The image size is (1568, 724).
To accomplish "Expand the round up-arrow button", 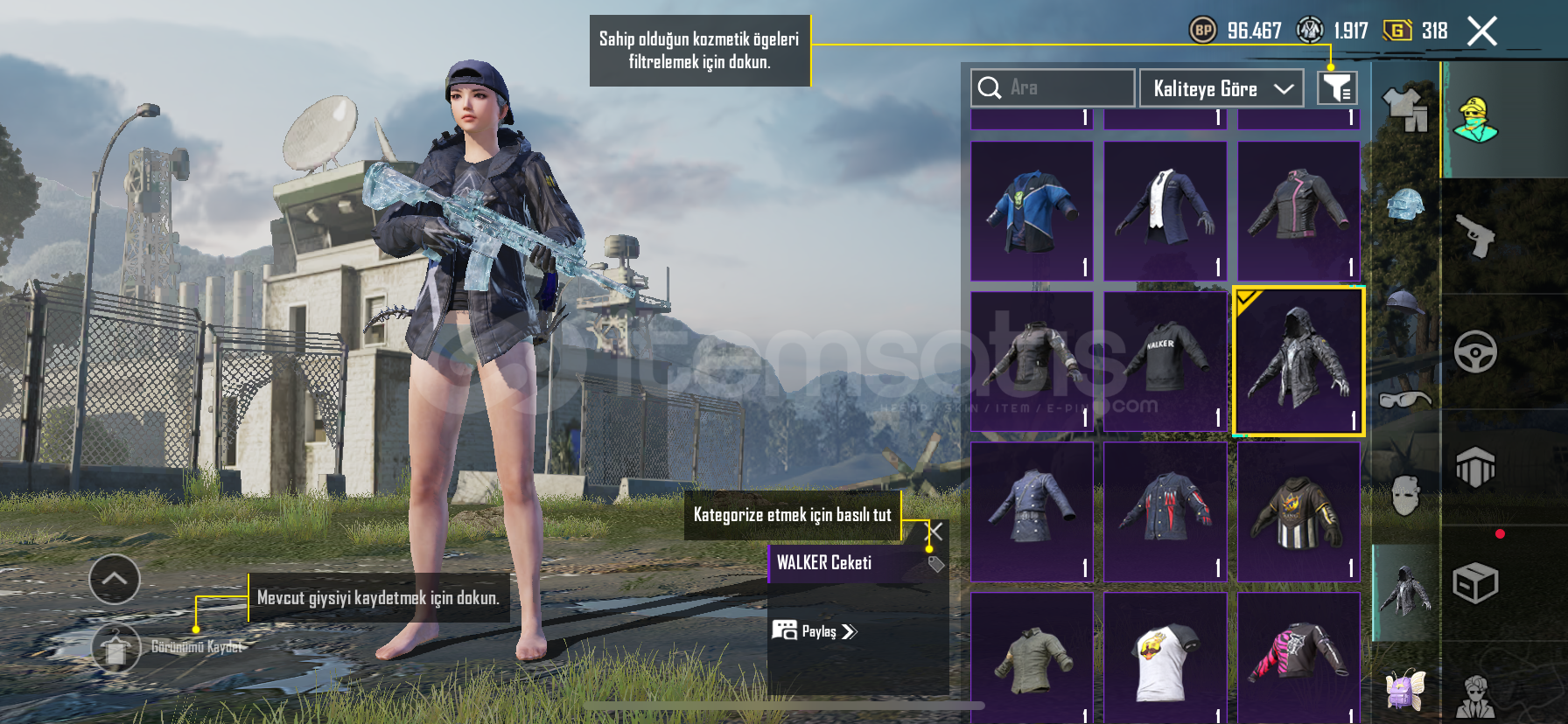I will (115, 579).
